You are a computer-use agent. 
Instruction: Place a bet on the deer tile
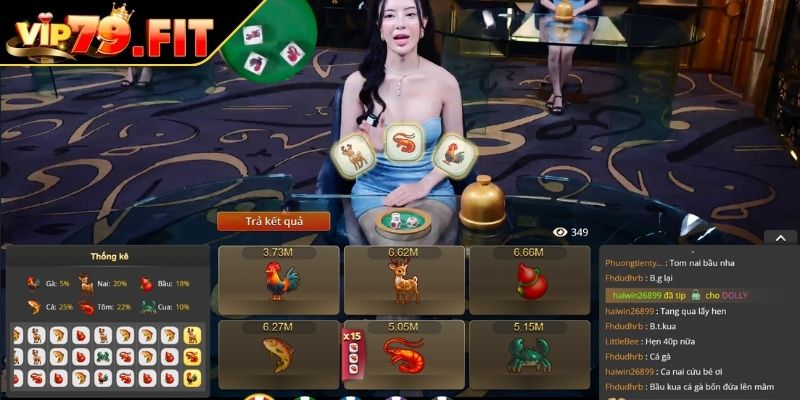coord(403,279)
